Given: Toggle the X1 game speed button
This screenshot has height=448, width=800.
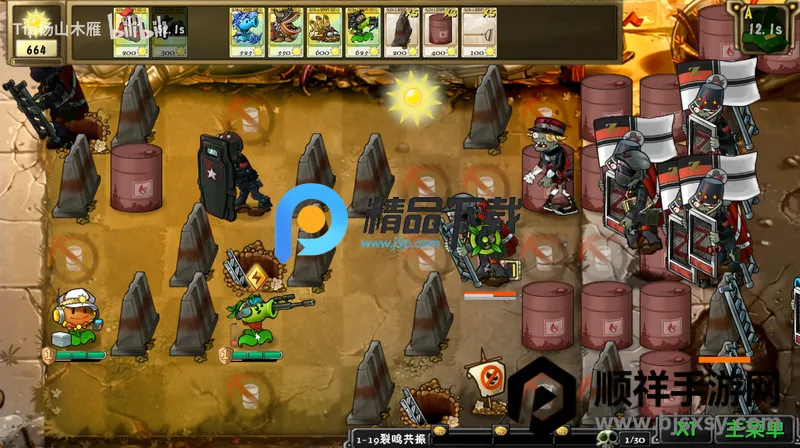Looking at the screenshot, I should (686, 430).
